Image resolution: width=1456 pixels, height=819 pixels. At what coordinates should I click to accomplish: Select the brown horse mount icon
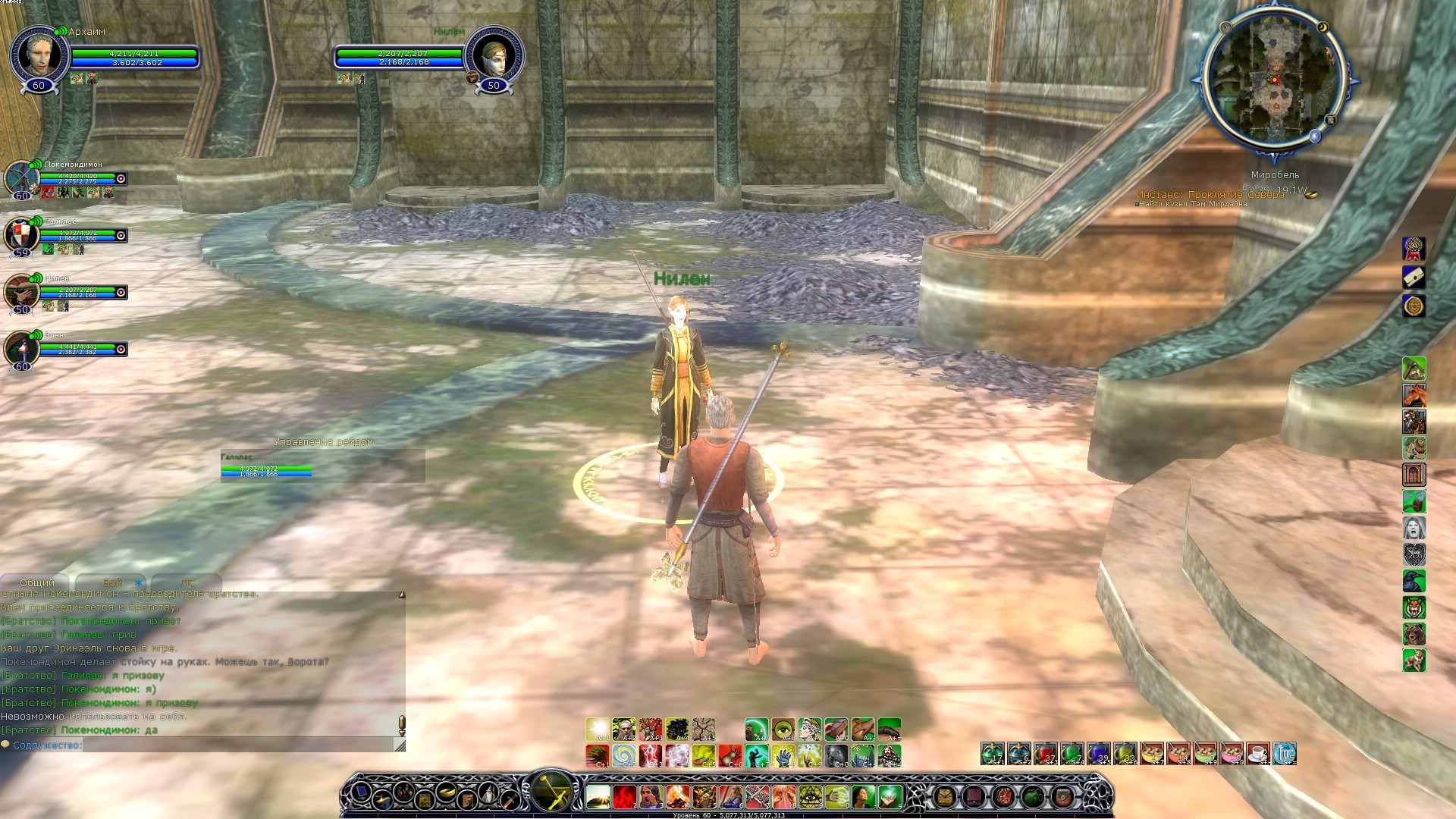click(1414, 395)
